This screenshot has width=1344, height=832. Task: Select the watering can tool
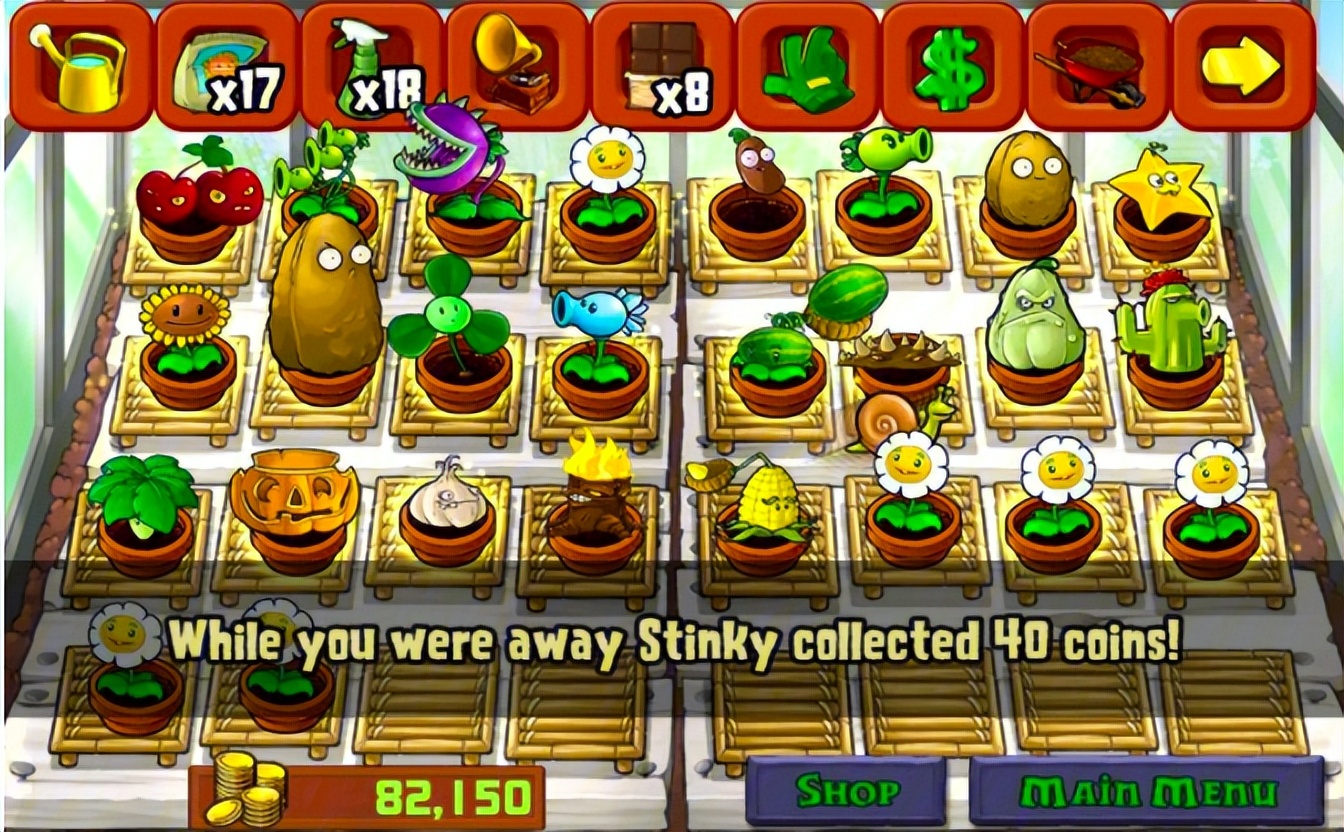click(78, 66)
